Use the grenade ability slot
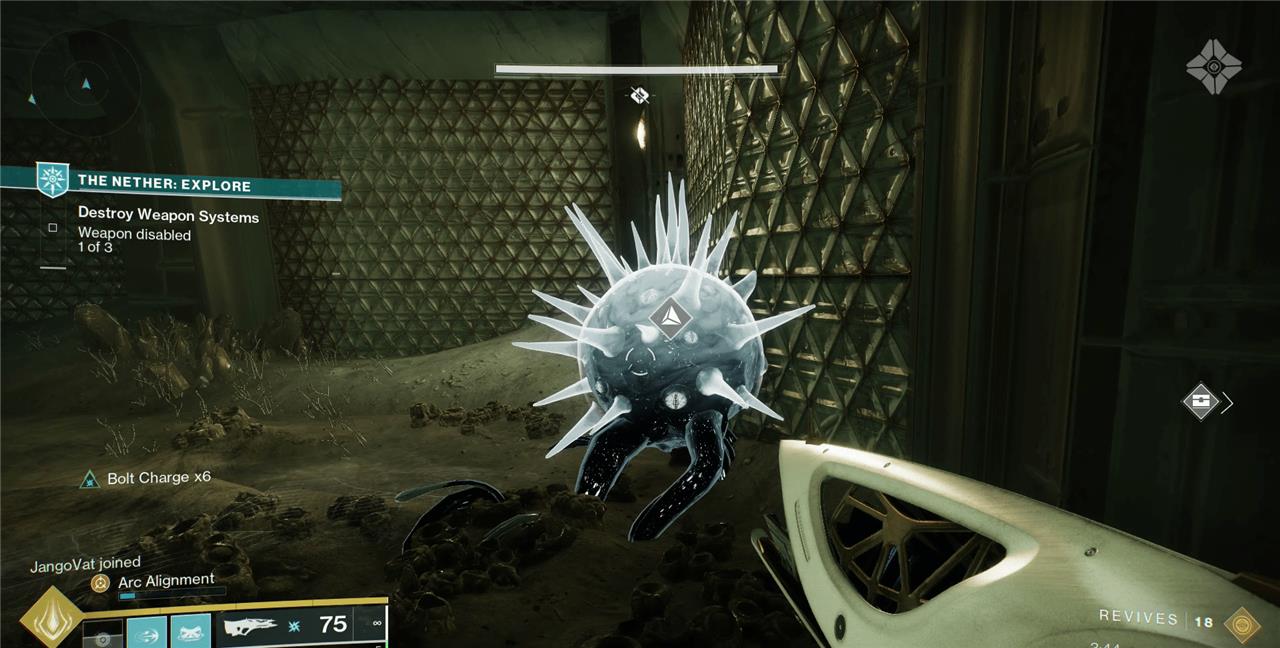This screenshot has height=648, width=1280. 102,635
